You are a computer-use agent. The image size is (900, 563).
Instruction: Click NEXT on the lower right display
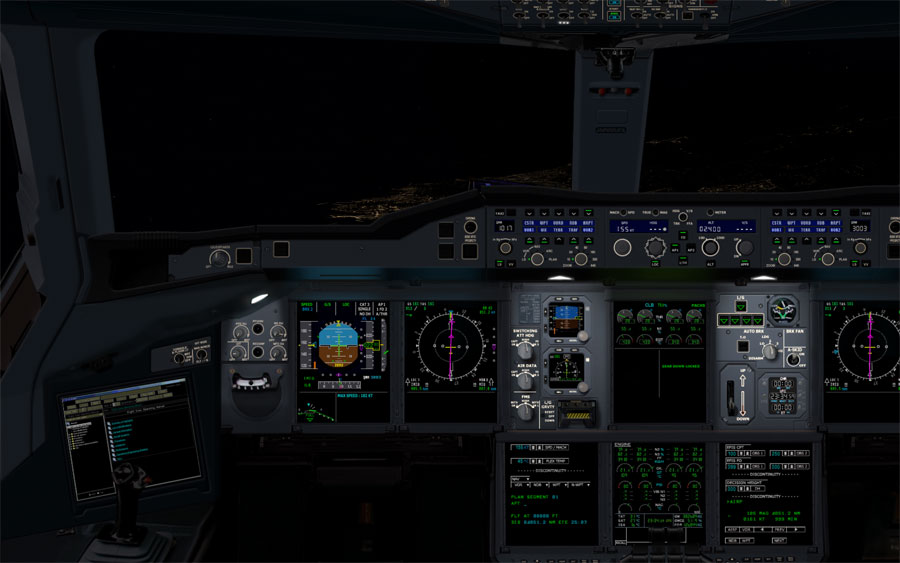point(778,540)
